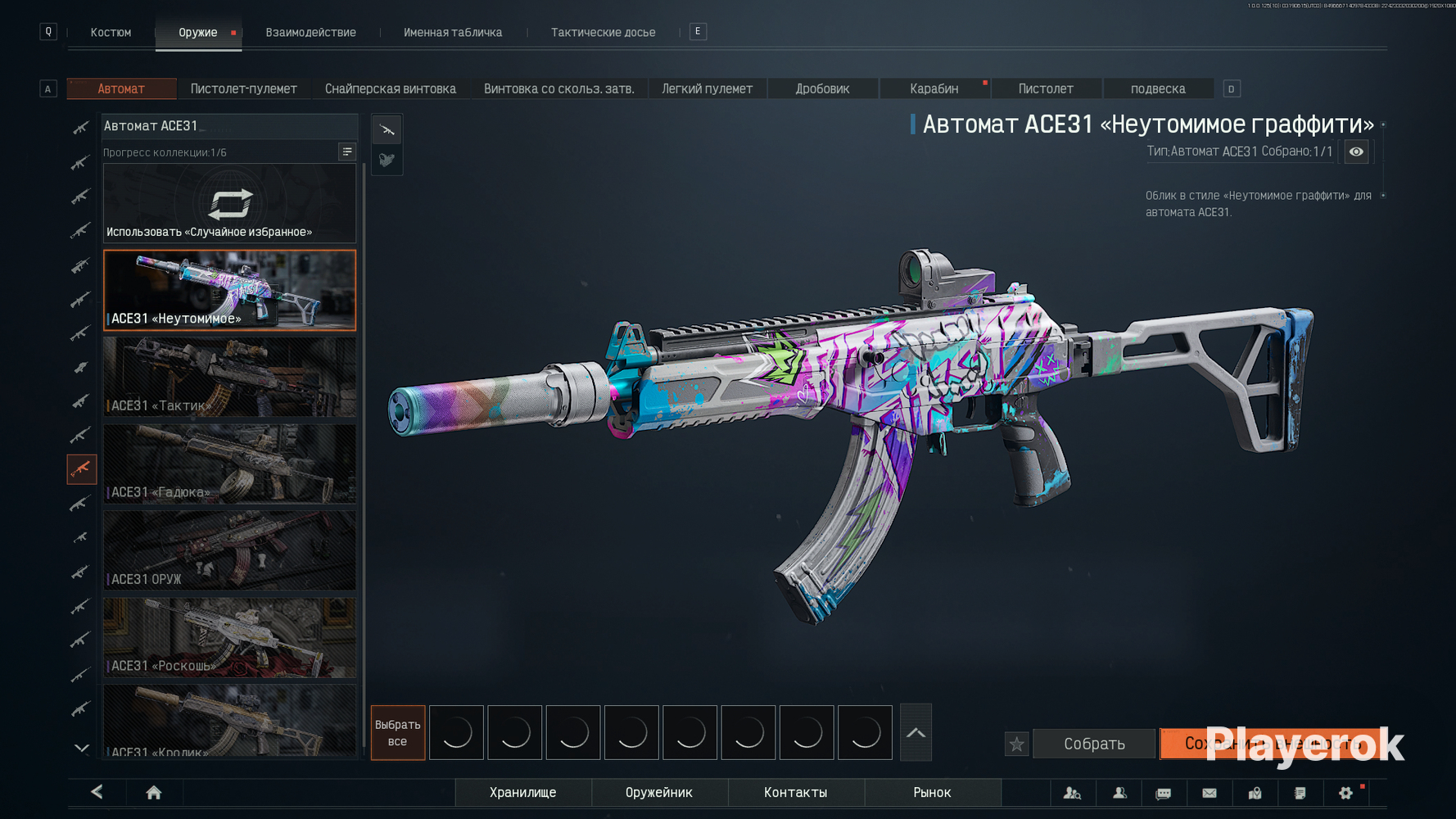Open settings via the gear icon

point(1345,793)
